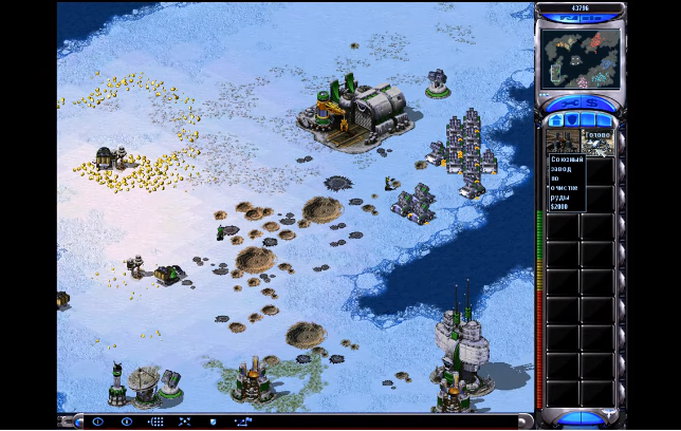Click the radar minimap

click(580, 57)
